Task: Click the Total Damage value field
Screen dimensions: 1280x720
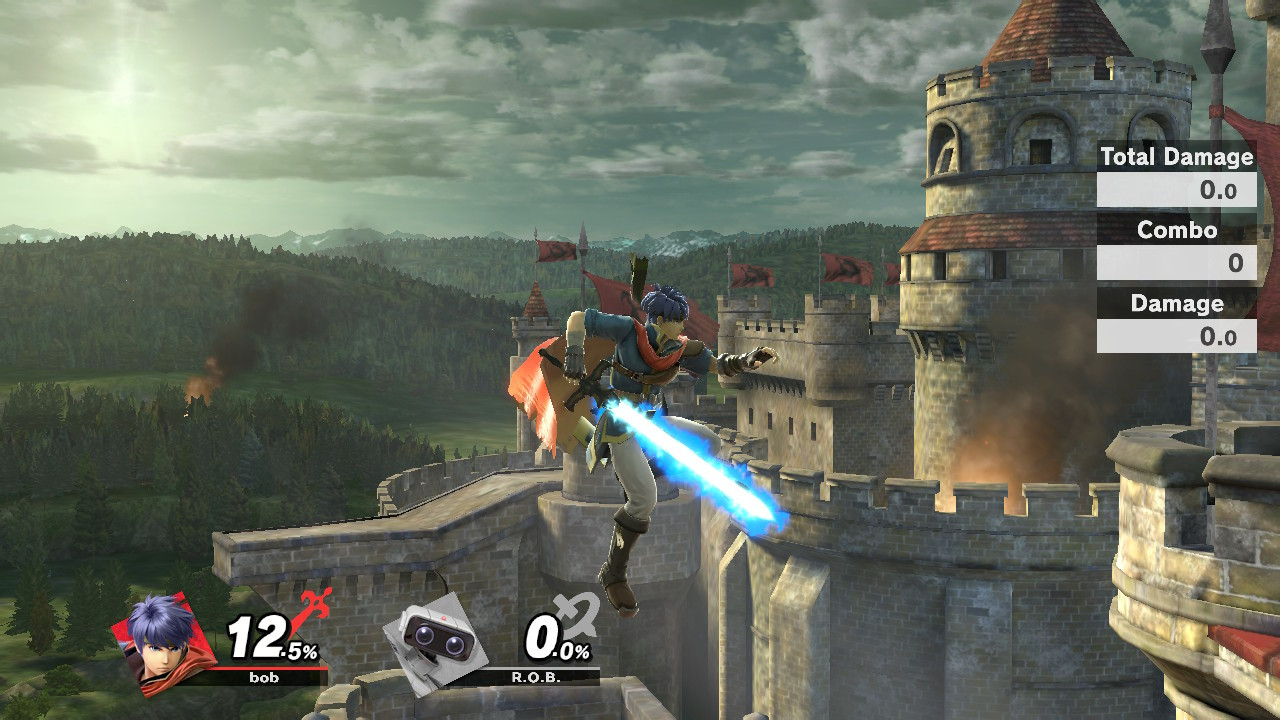Action: 1175,190
